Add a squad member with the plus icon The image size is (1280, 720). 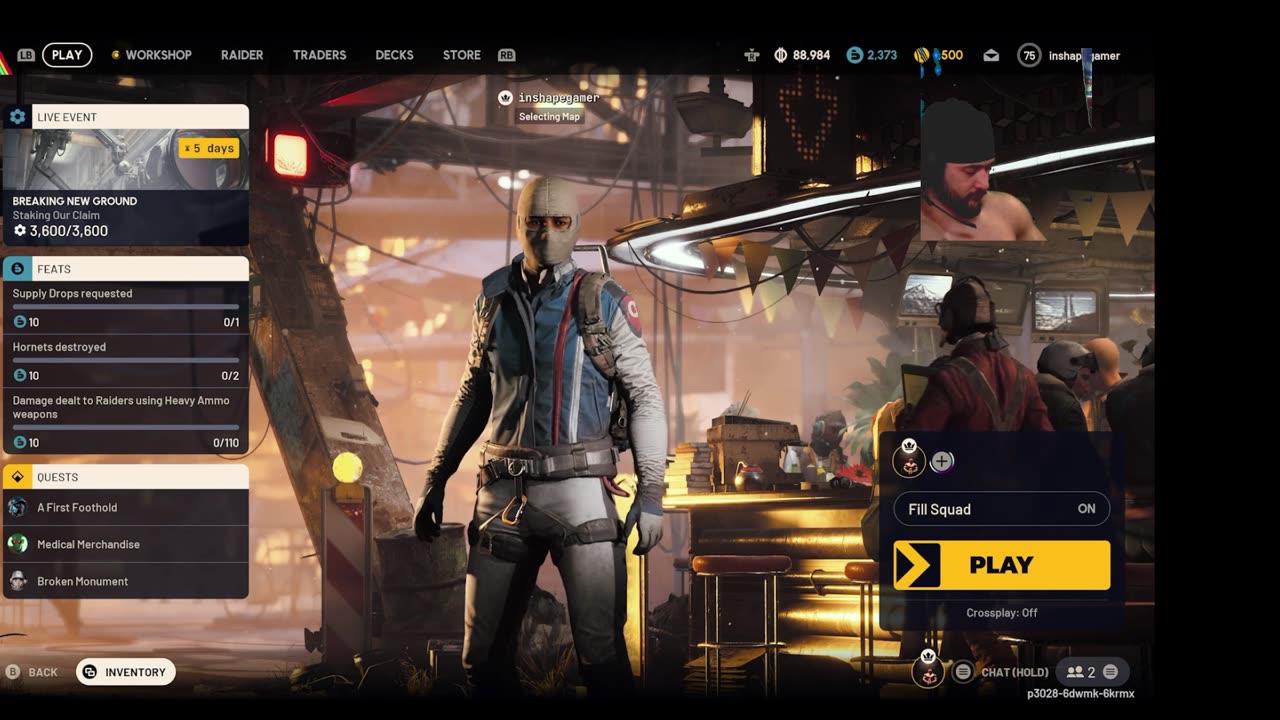tap(942, 461)
